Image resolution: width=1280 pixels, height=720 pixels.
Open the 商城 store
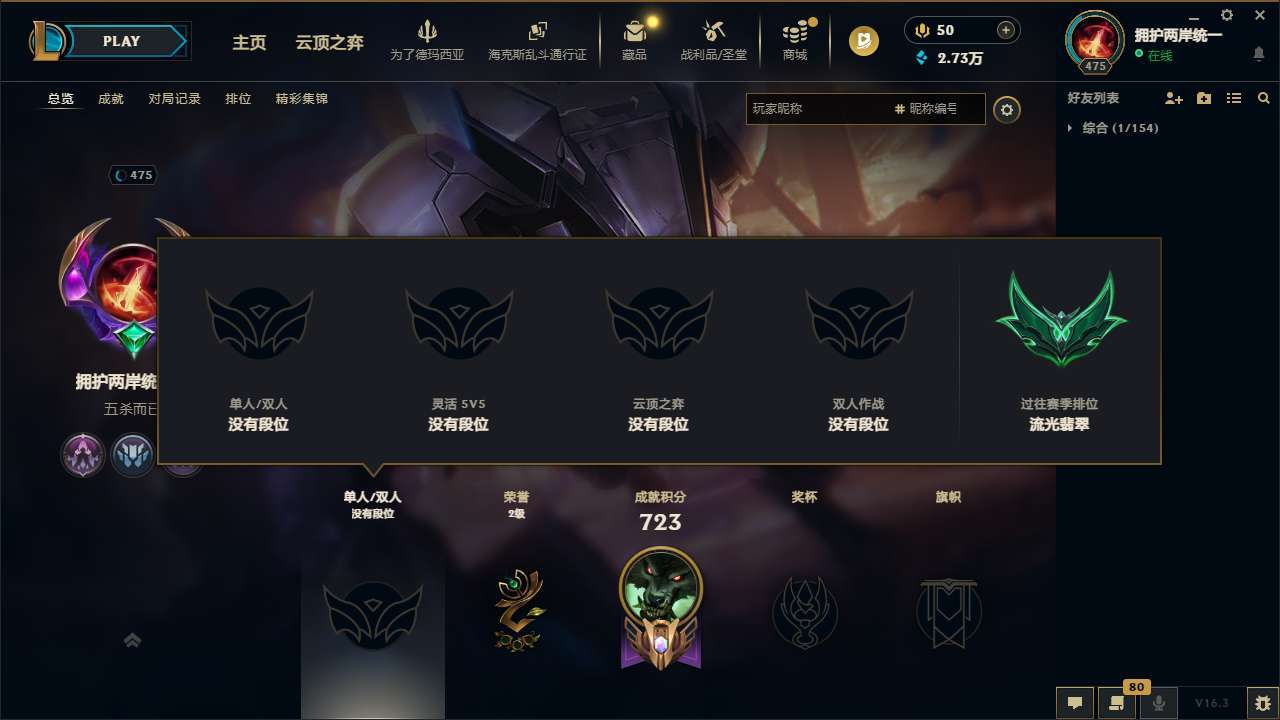click(795, 40)
